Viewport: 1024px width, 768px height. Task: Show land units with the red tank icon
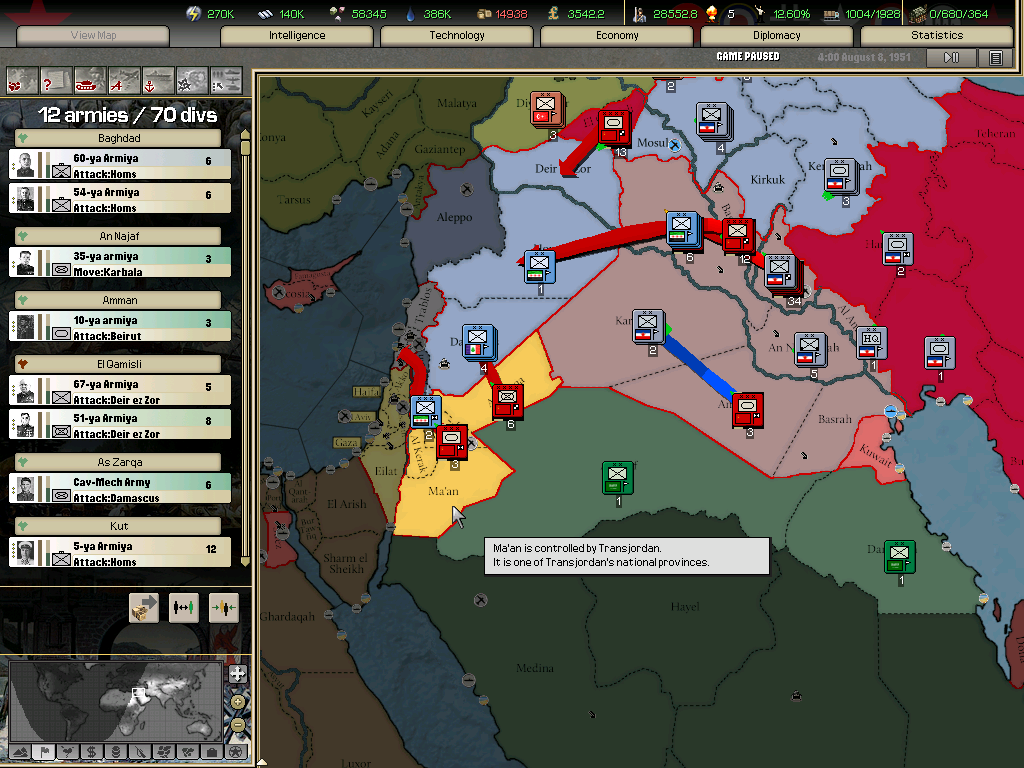(x=90, y=79)
